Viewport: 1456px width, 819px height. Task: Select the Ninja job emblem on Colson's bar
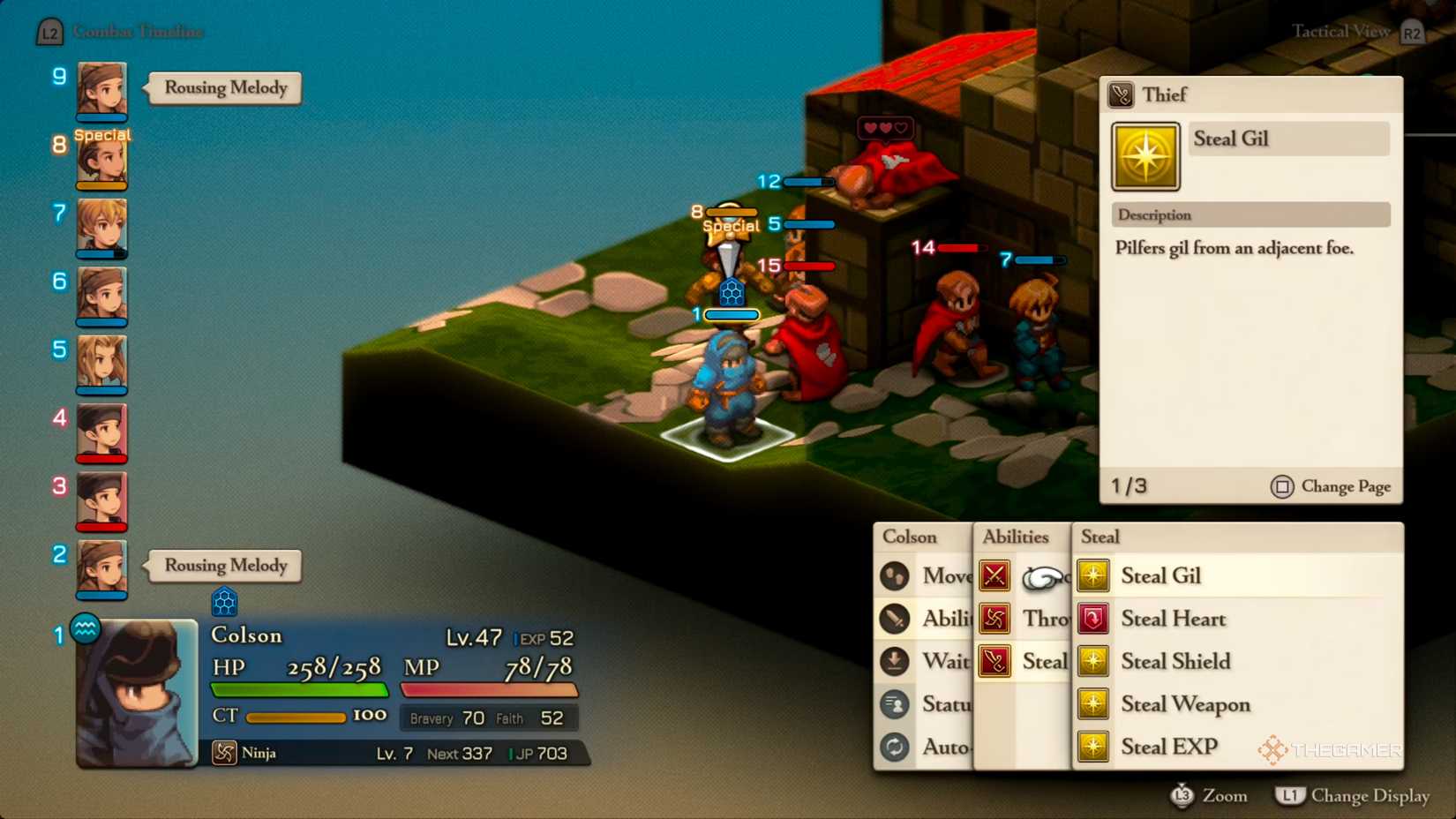[x=224, y=753]
